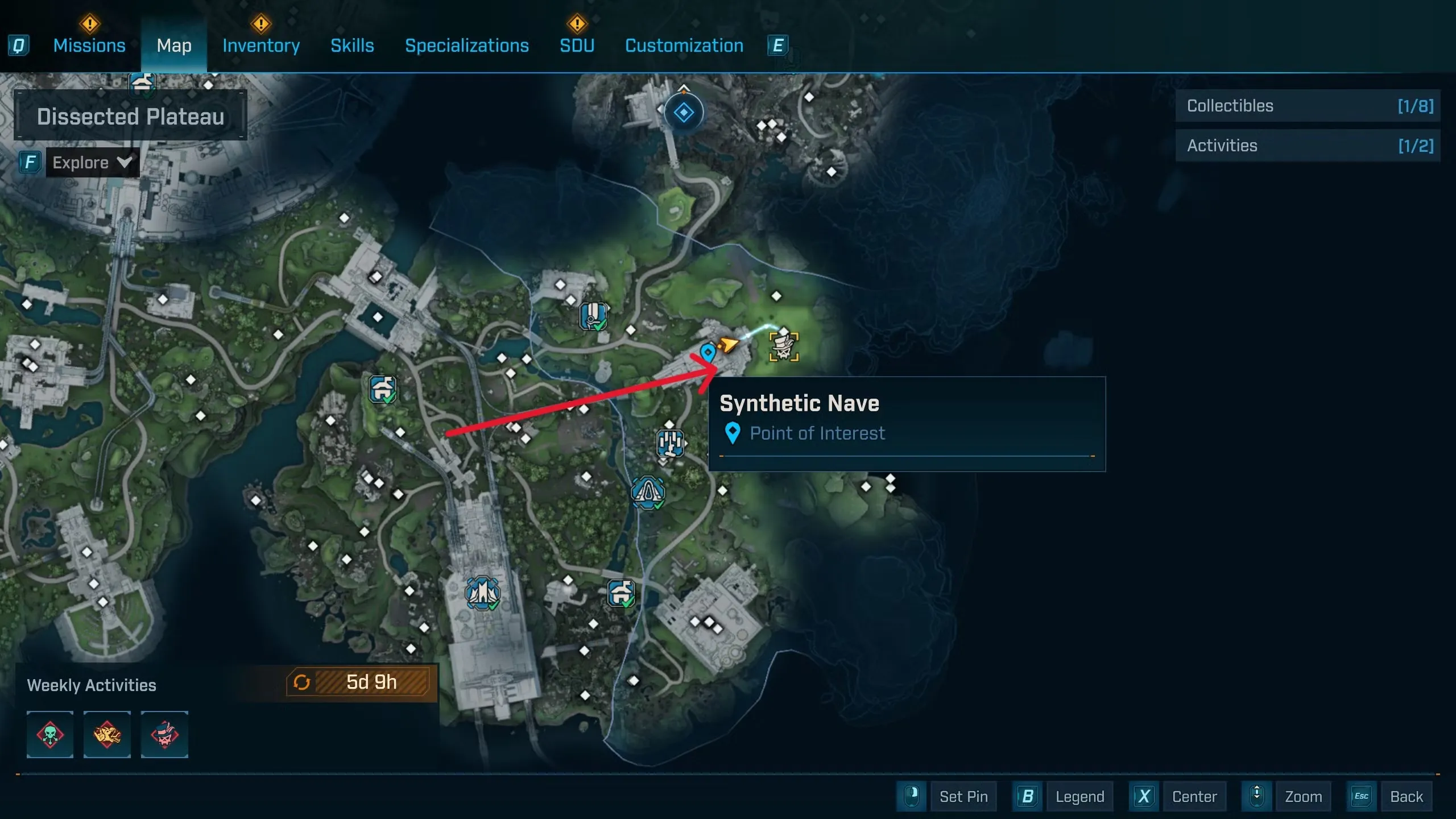
Task: Select the Synthetic Nave point-of-interest pin
Action: 708,353
